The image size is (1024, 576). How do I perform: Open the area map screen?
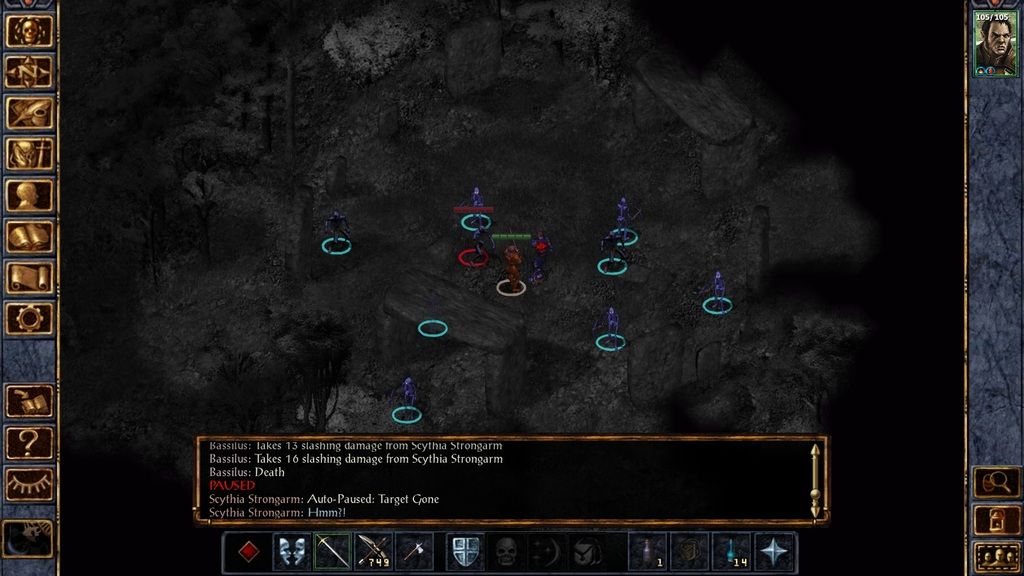pyautogui.click(x=29, y=71)
